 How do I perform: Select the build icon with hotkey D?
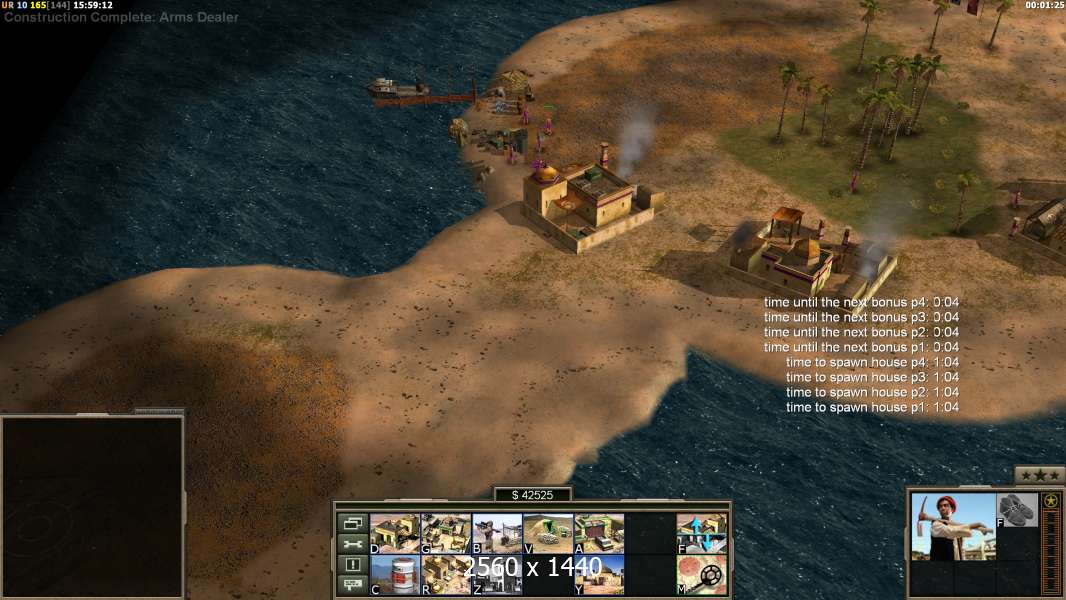click(x=395, y=533)
